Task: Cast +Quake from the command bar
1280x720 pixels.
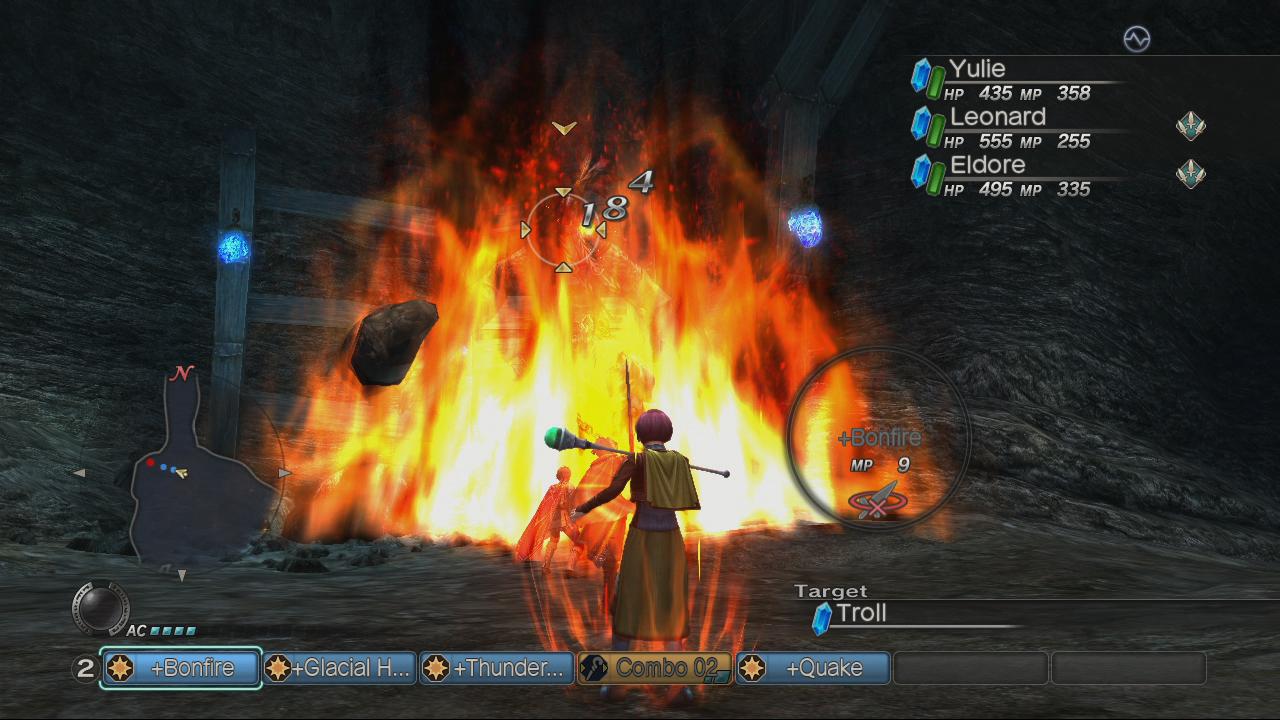Action: pyautogui.click(x=813, y=668)
